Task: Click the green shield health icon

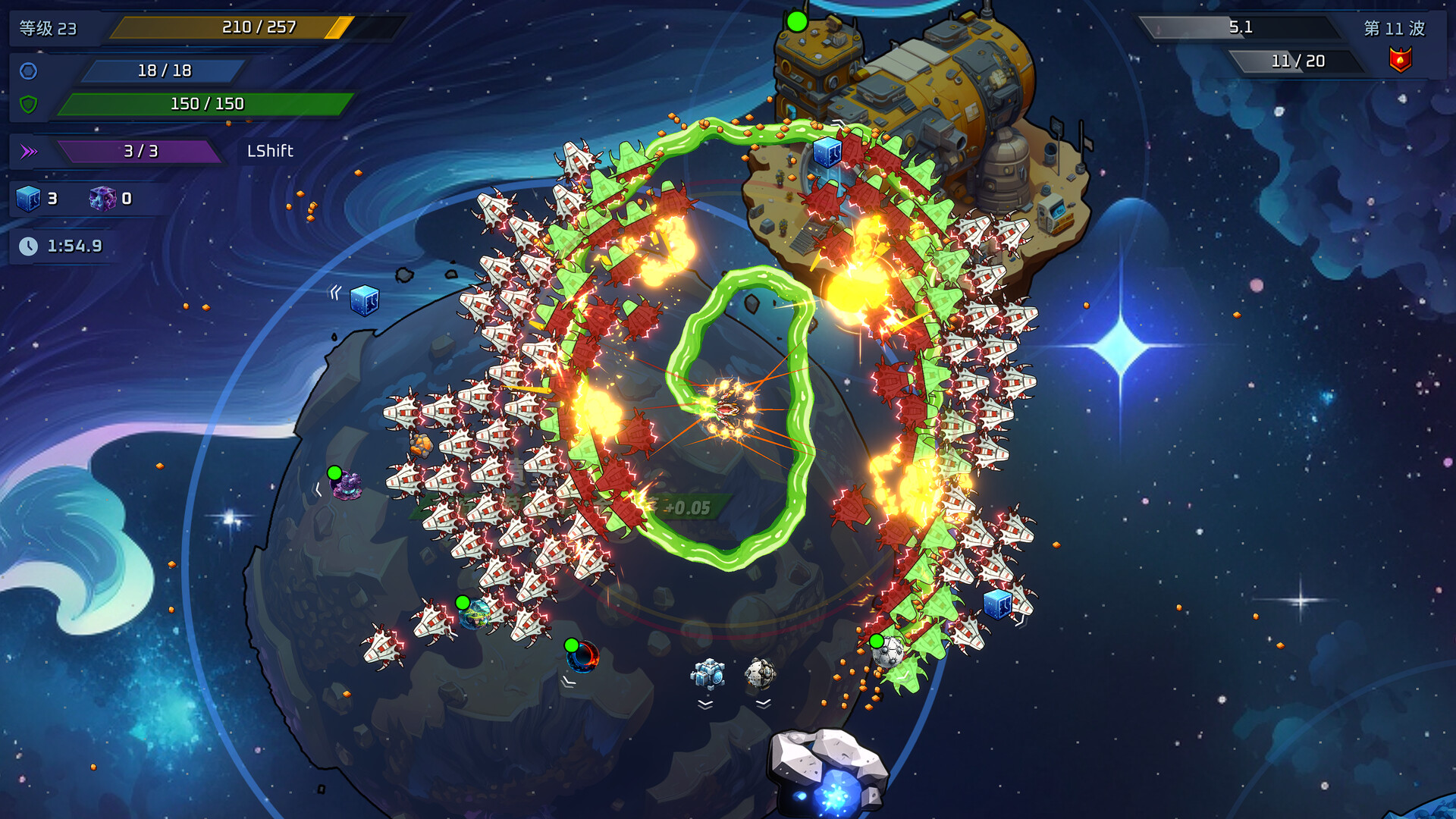Action: (28, 104)
